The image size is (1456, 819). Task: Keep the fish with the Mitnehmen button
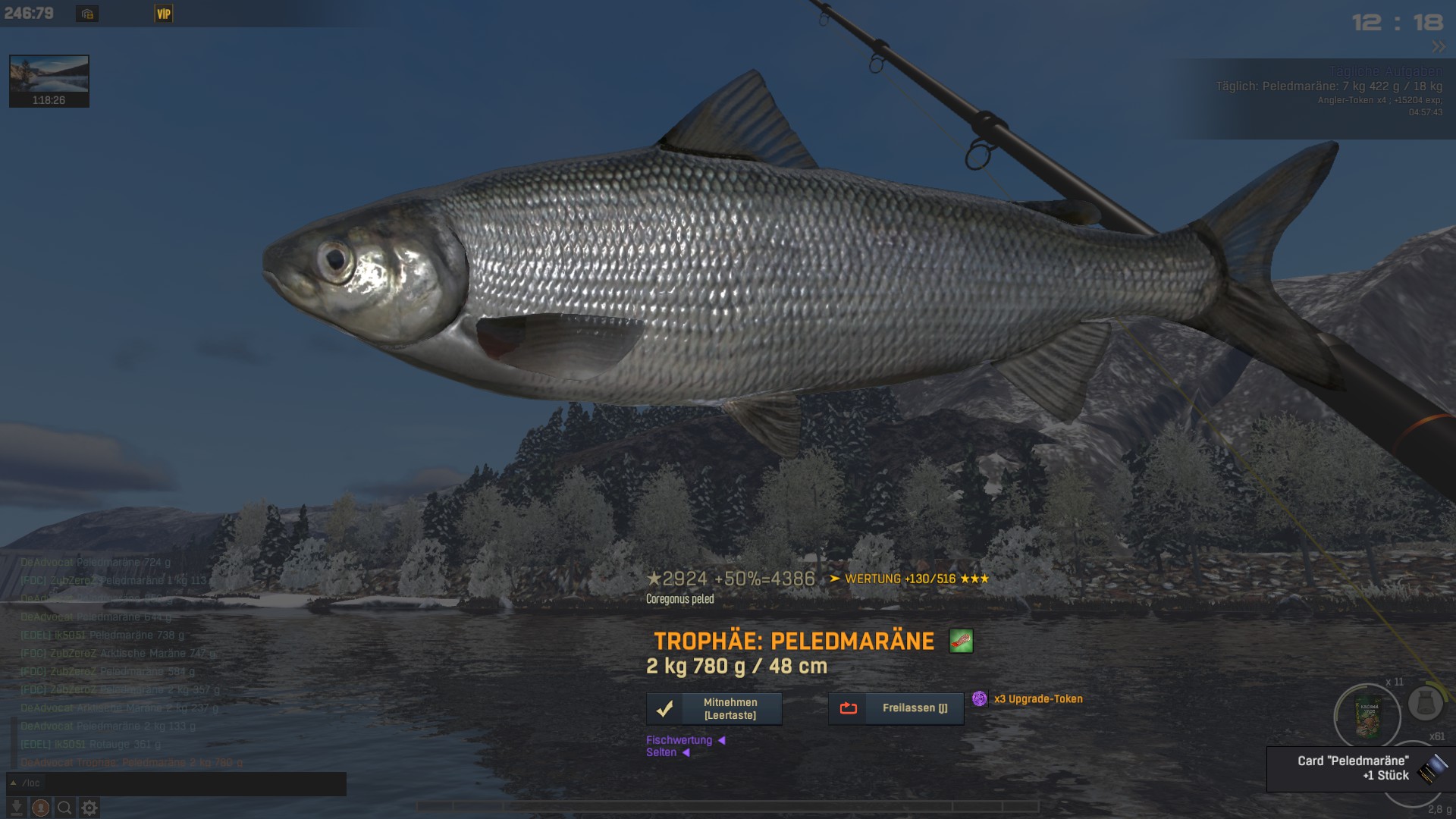tap(714, 708)
